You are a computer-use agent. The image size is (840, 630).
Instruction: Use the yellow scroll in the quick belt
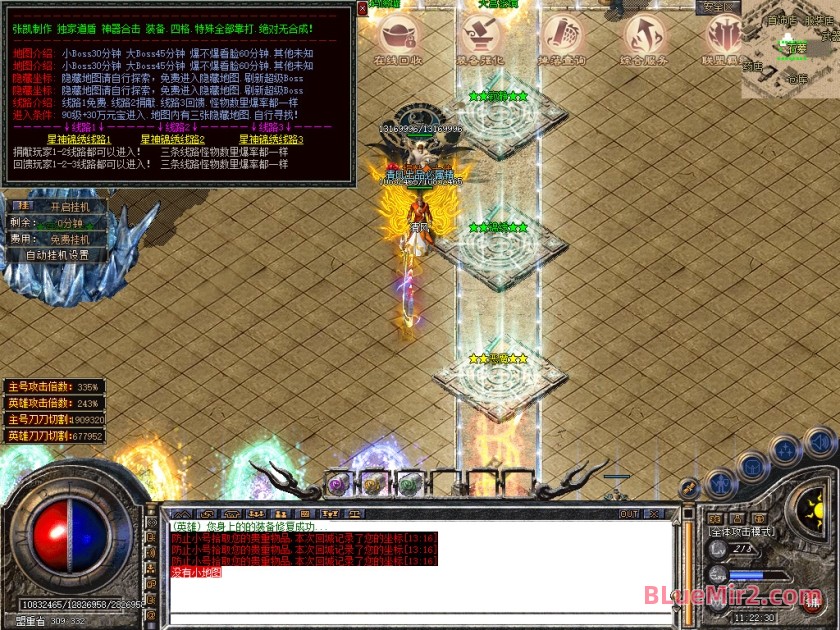(372, 484)
